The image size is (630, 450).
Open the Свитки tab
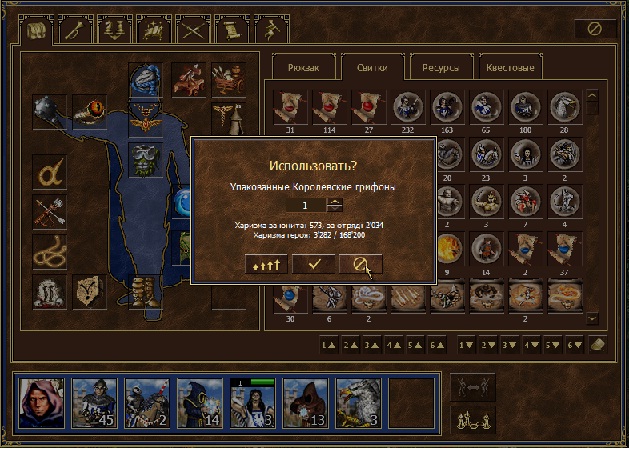click(x=371, y=68)
